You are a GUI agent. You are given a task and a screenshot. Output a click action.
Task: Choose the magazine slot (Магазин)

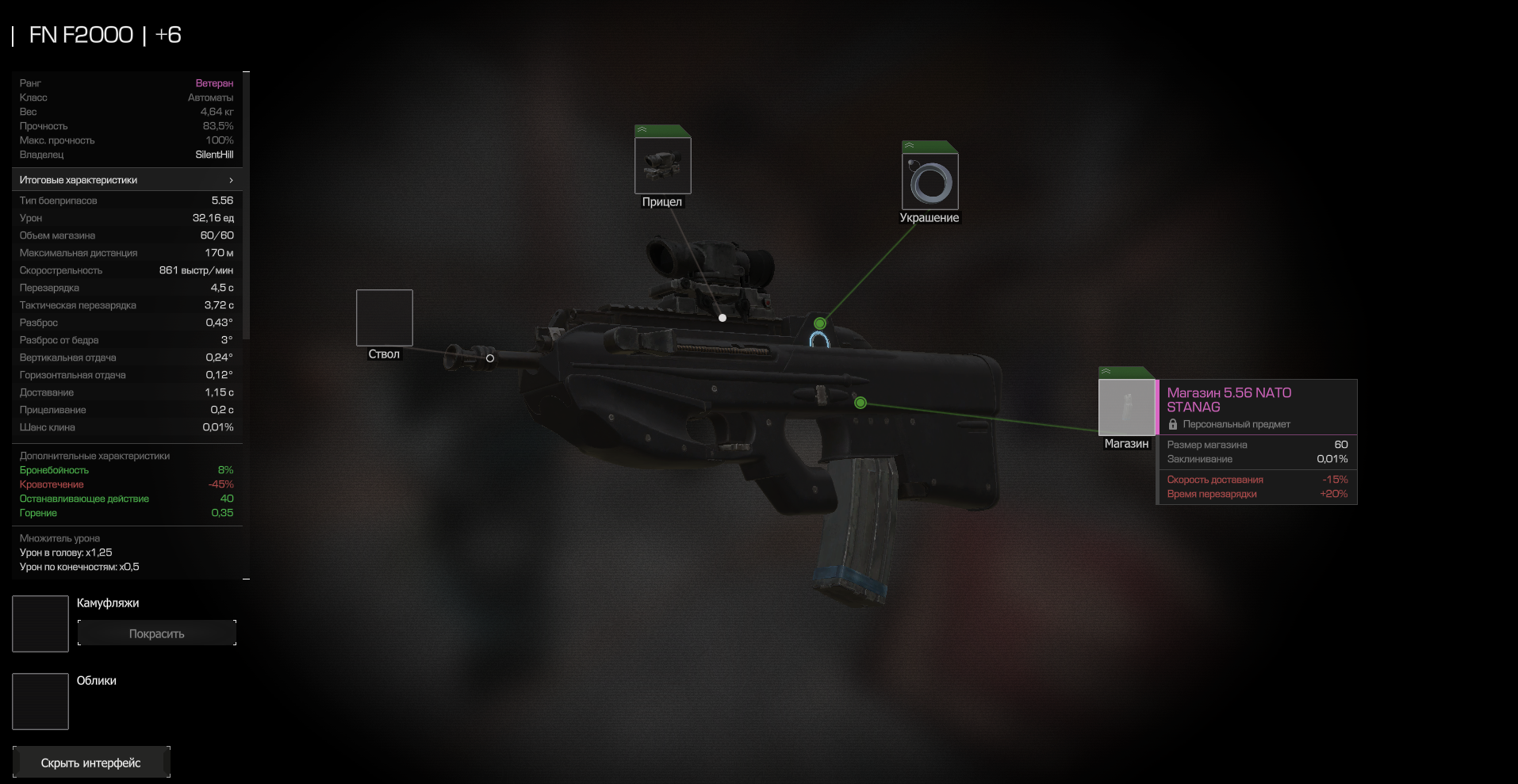click(1126, 407)
